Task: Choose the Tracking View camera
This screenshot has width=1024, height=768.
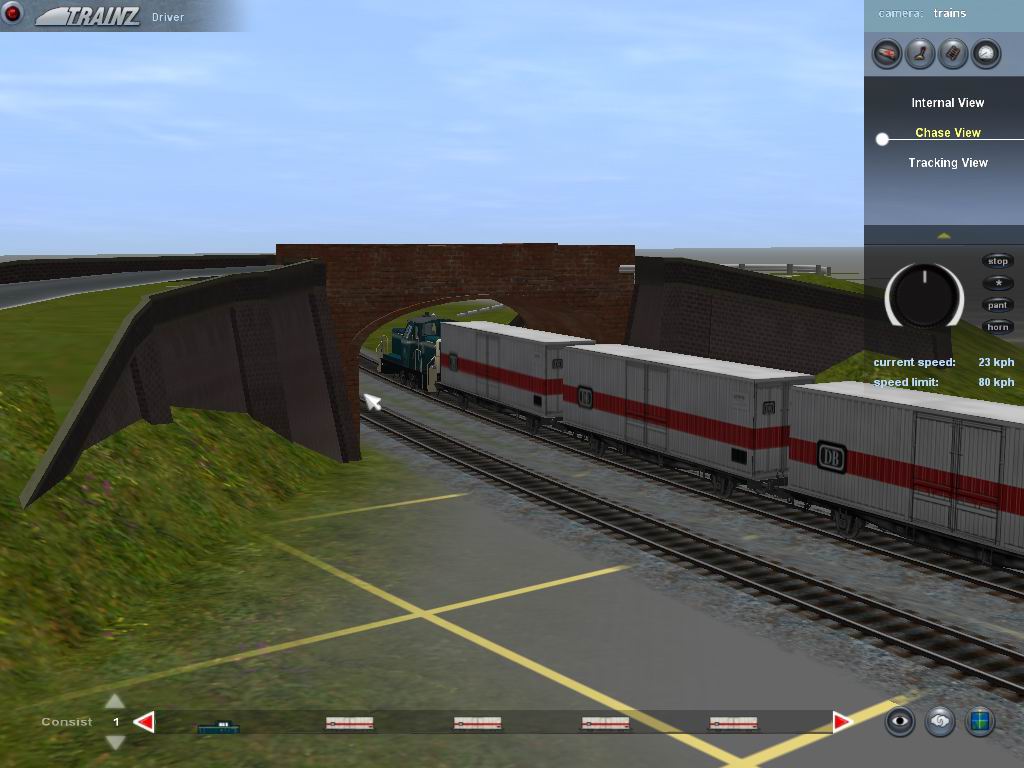Action: click(947, 163)
